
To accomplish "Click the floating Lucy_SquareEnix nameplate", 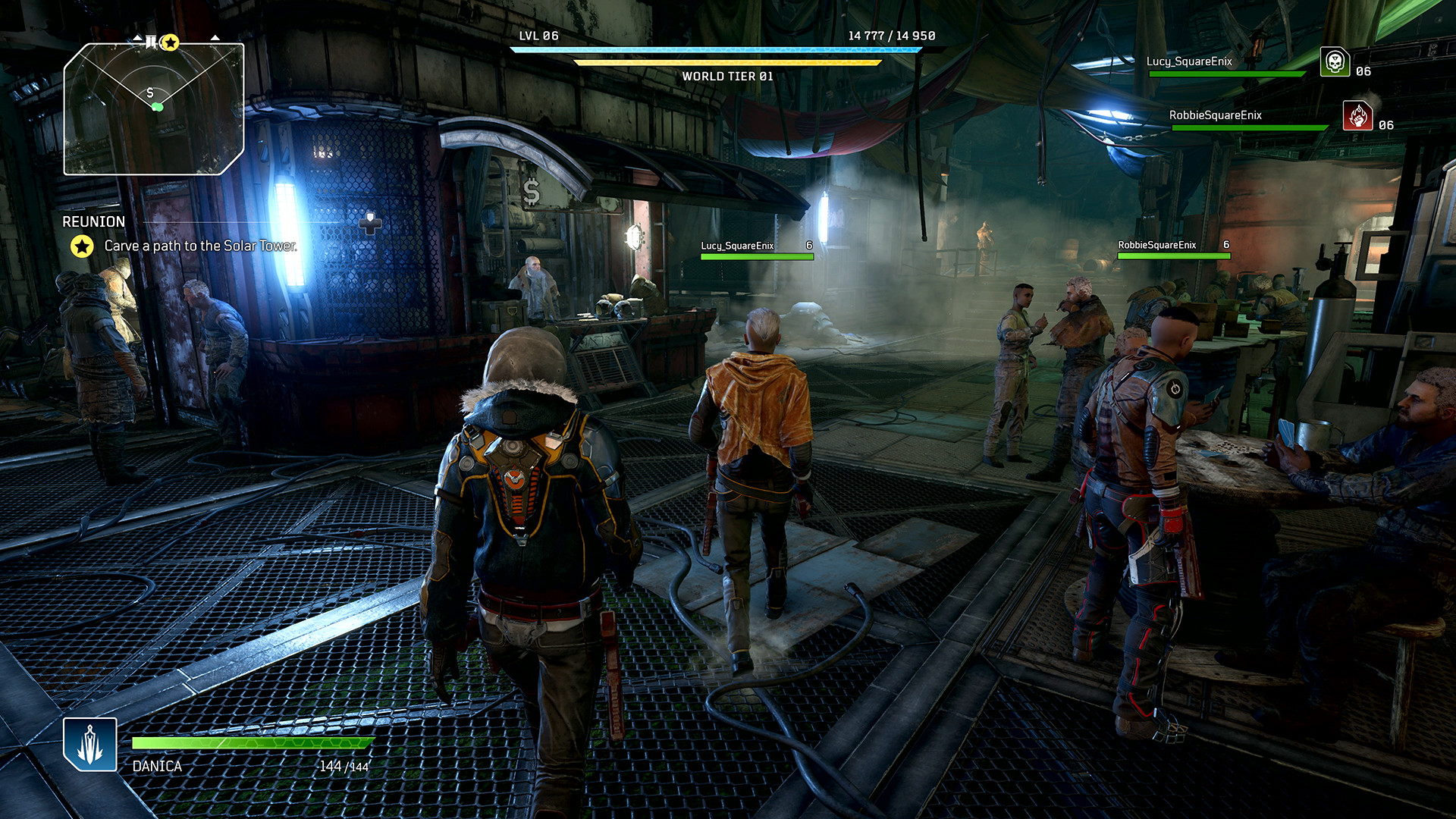I will [737, 246].
